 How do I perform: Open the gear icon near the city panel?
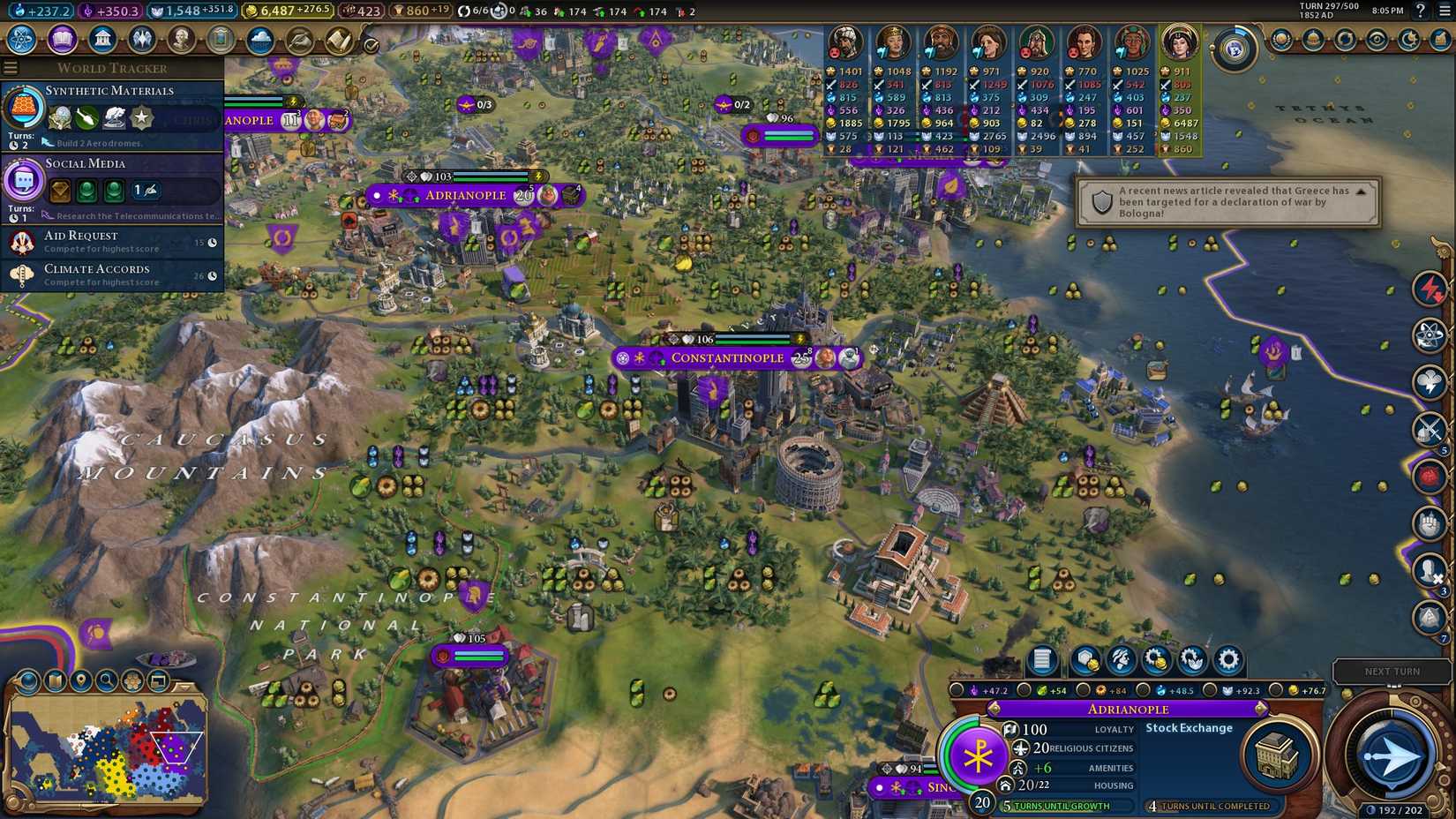pos(1227,659)
